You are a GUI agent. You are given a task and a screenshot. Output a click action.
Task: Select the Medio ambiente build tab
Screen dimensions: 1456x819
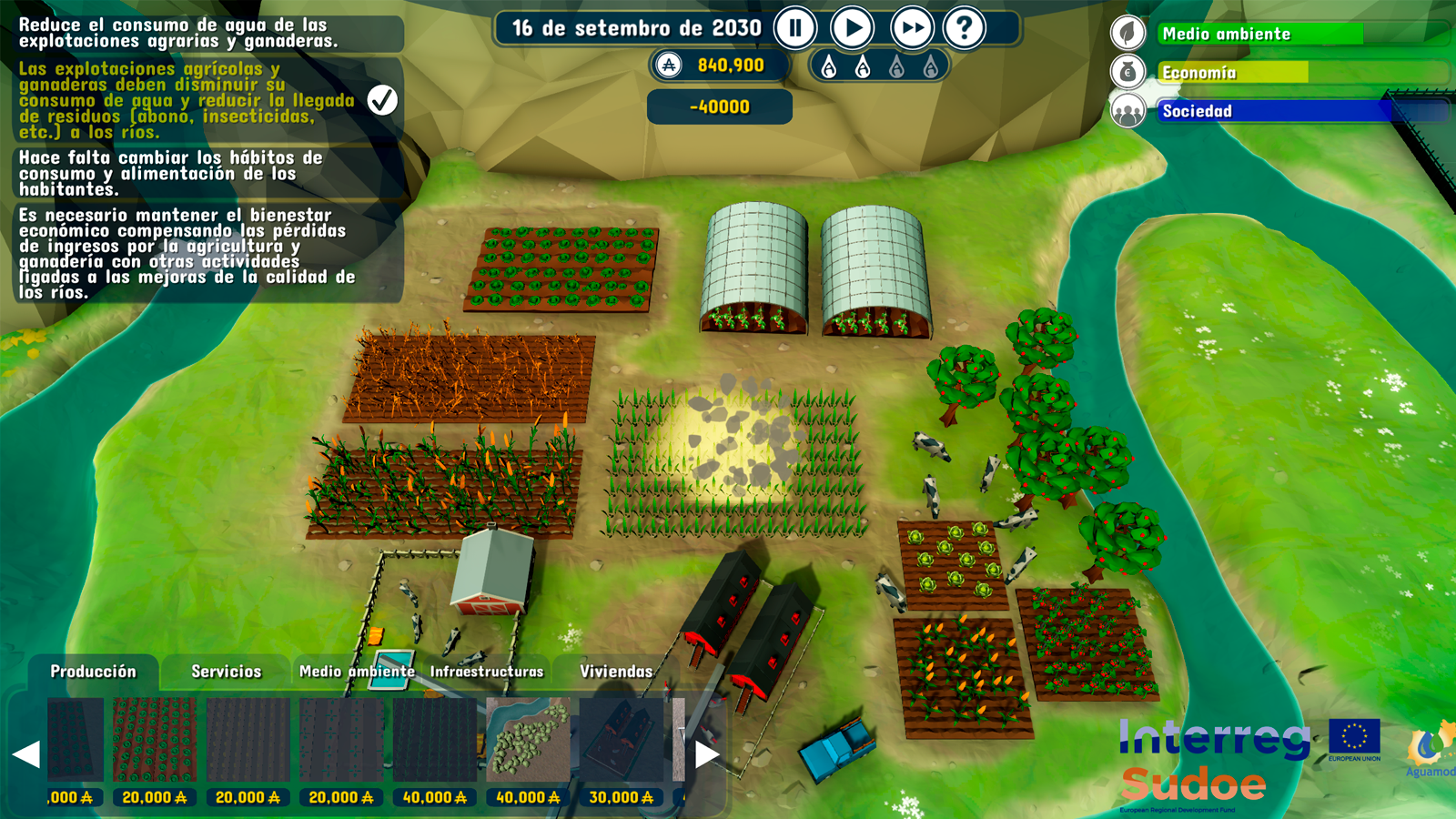357,672
